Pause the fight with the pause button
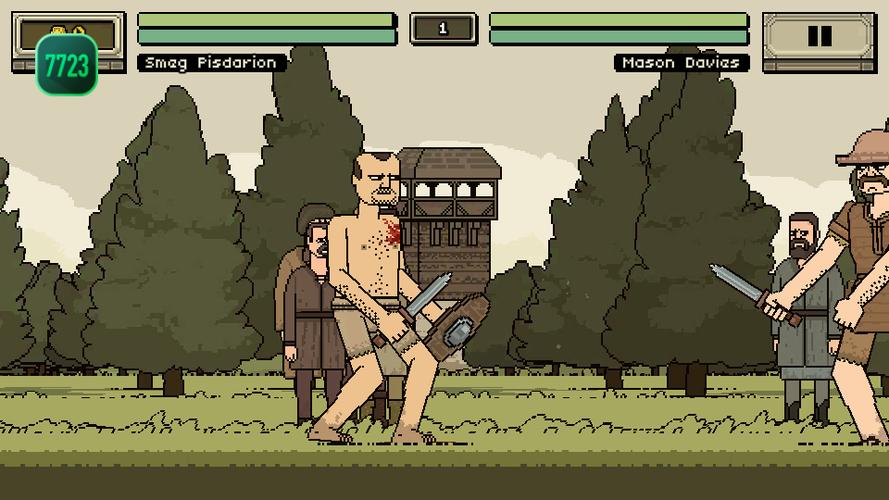This screenshot has height=500, width=889. tap(818, 37)
